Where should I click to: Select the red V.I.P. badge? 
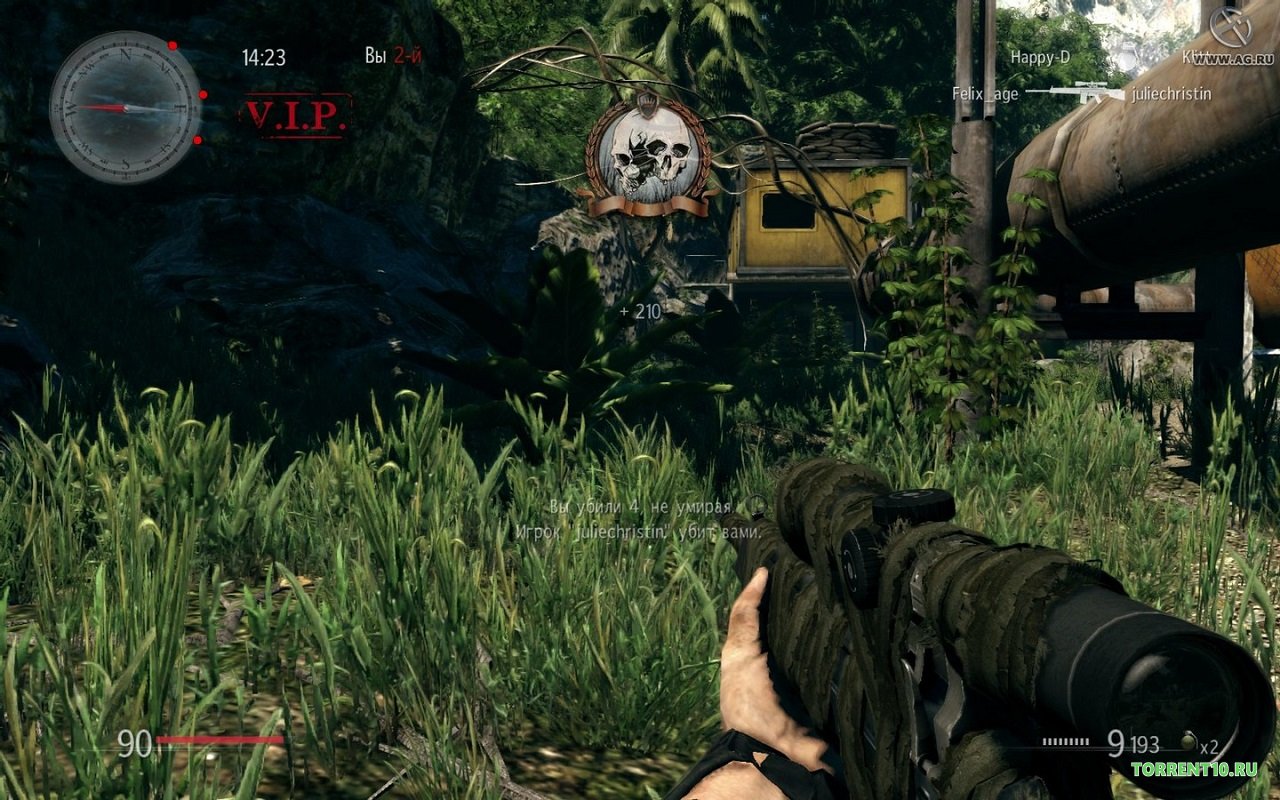tap(296, 116)
